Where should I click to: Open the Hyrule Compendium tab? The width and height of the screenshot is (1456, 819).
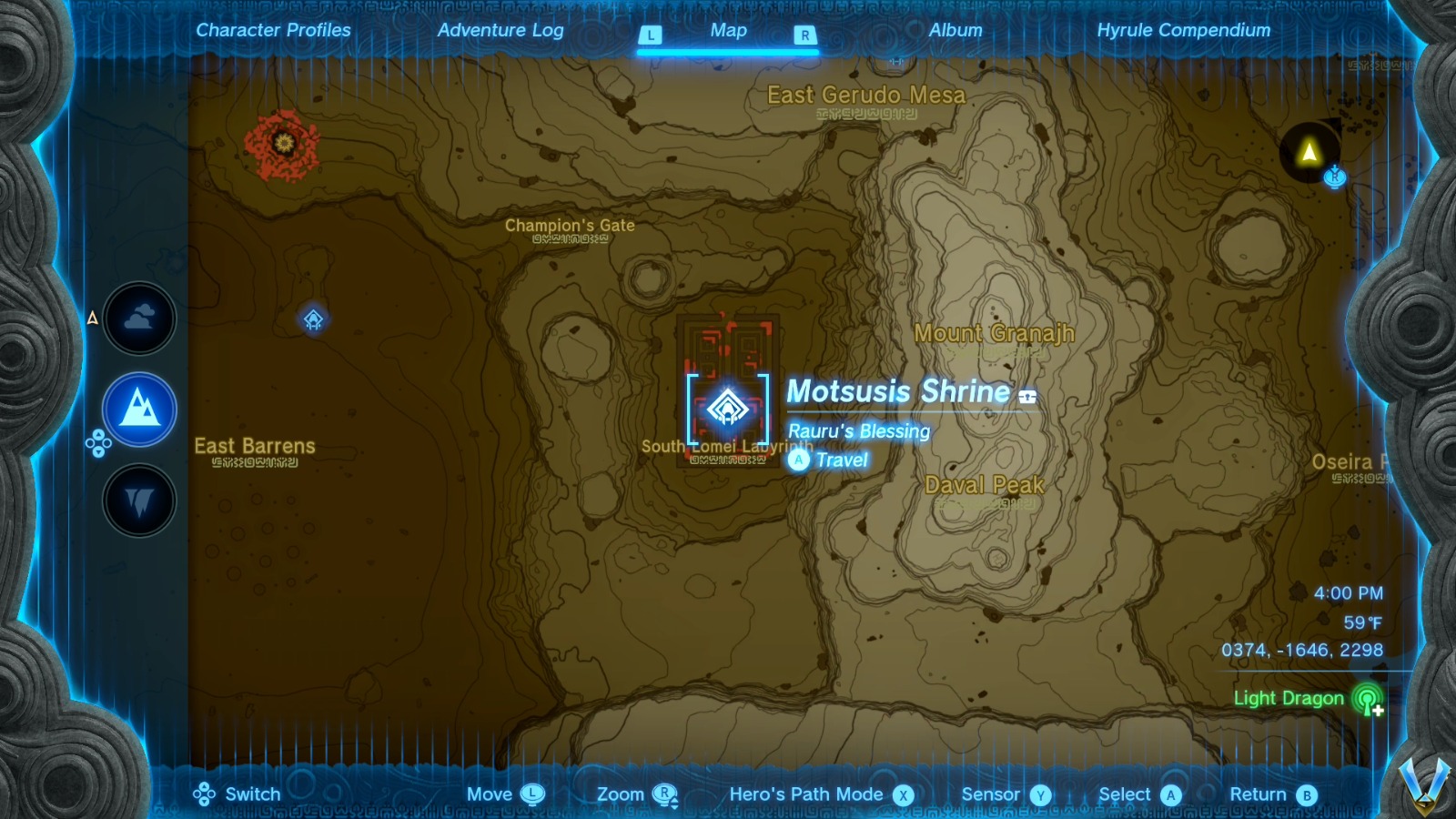[1185, 29]
